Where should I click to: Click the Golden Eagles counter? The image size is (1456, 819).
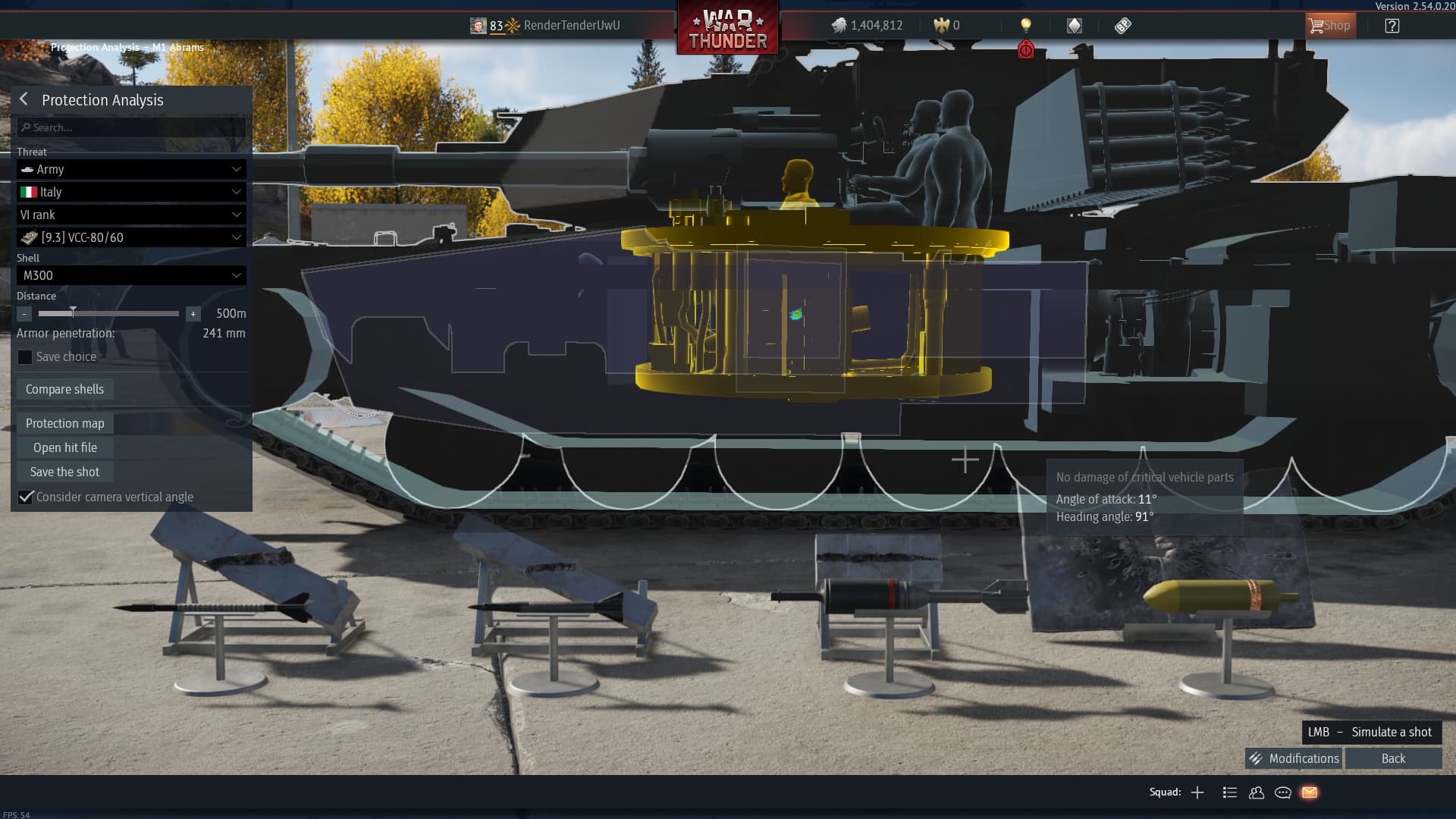tap(946, 25)
